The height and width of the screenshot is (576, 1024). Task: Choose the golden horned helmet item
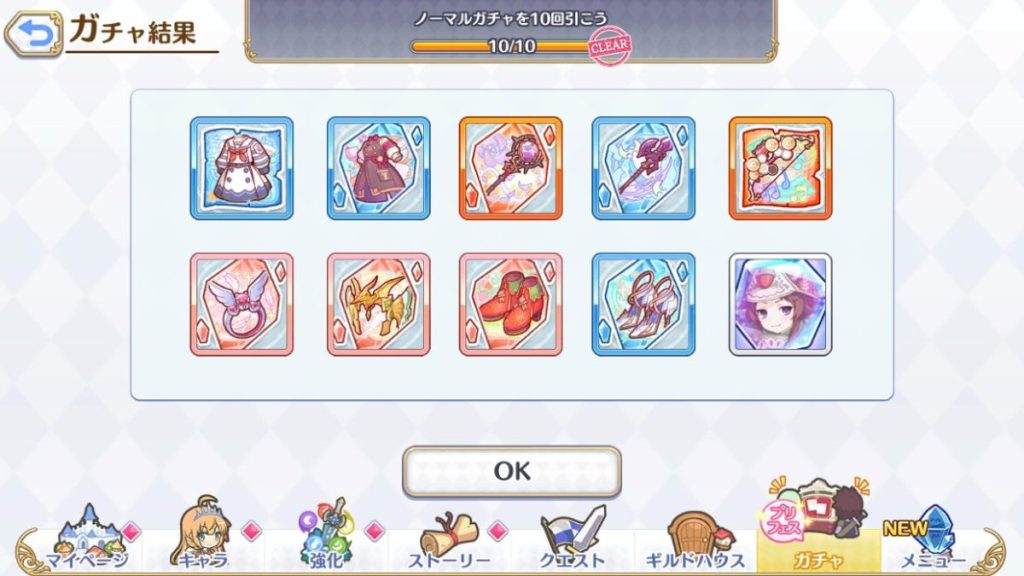tap(378, 304)
